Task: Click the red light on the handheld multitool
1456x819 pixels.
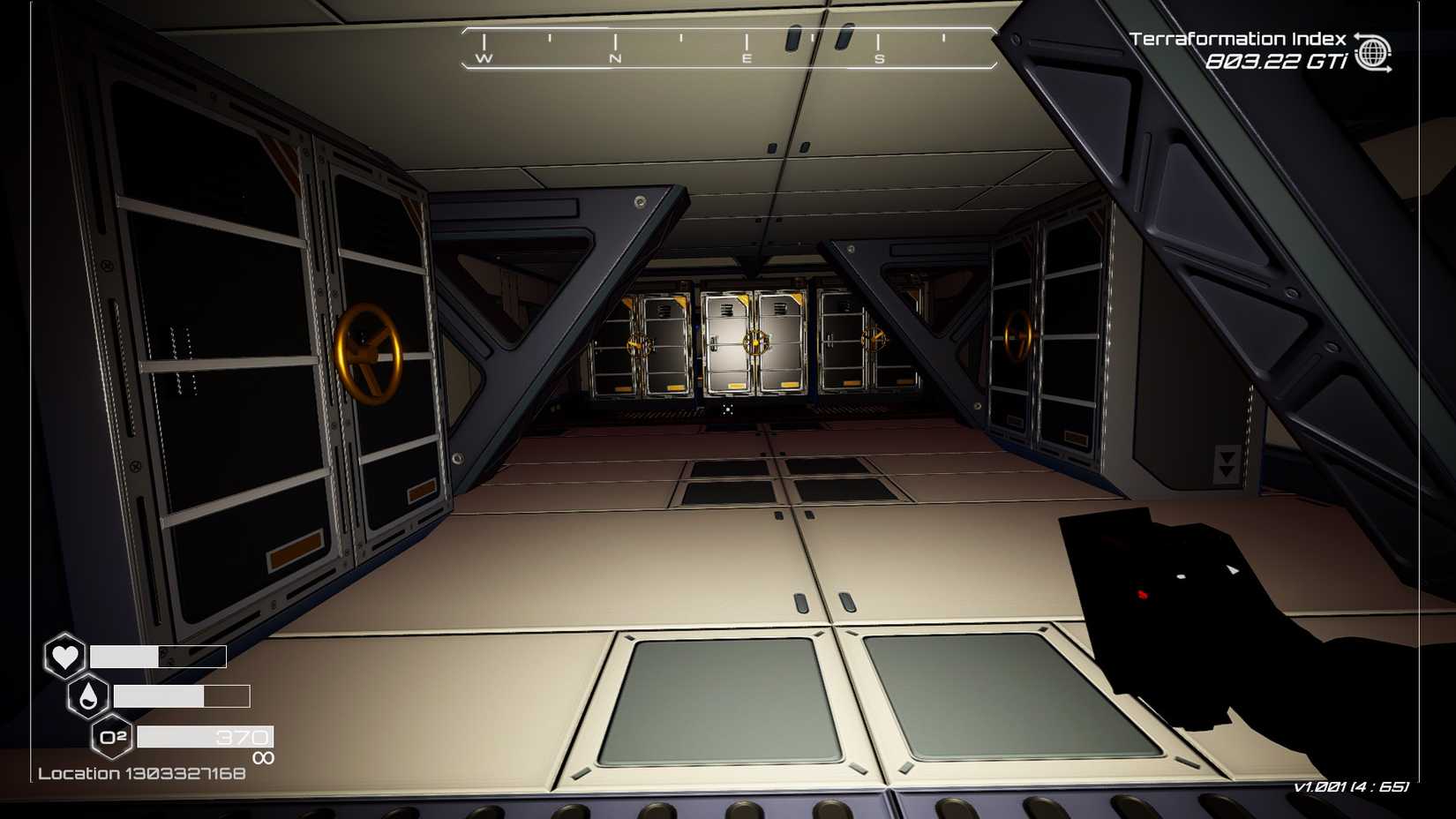Action: coord(1142,593)
